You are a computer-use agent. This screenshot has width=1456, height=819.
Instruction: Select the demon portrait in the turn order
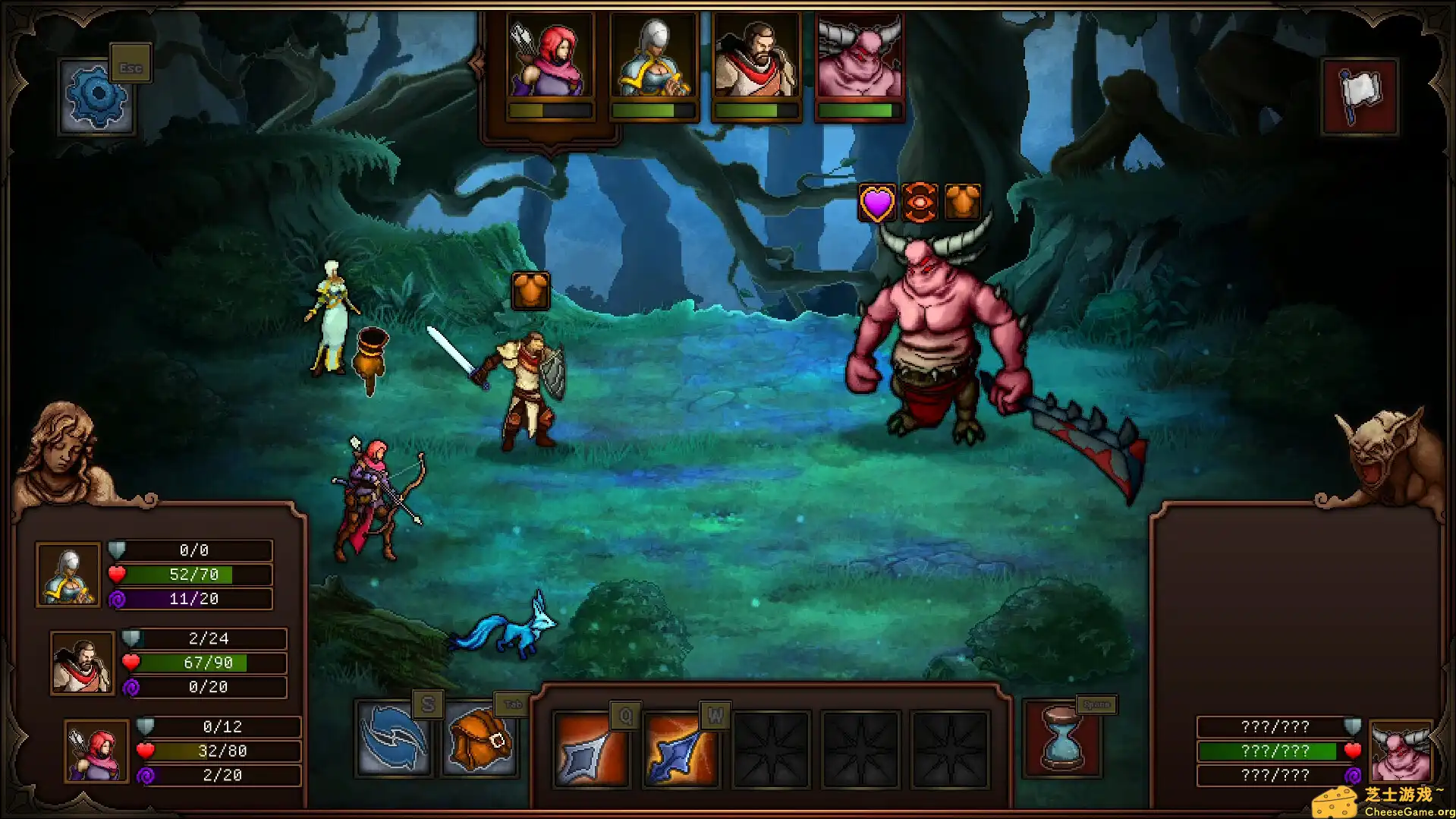pos(859,57)
